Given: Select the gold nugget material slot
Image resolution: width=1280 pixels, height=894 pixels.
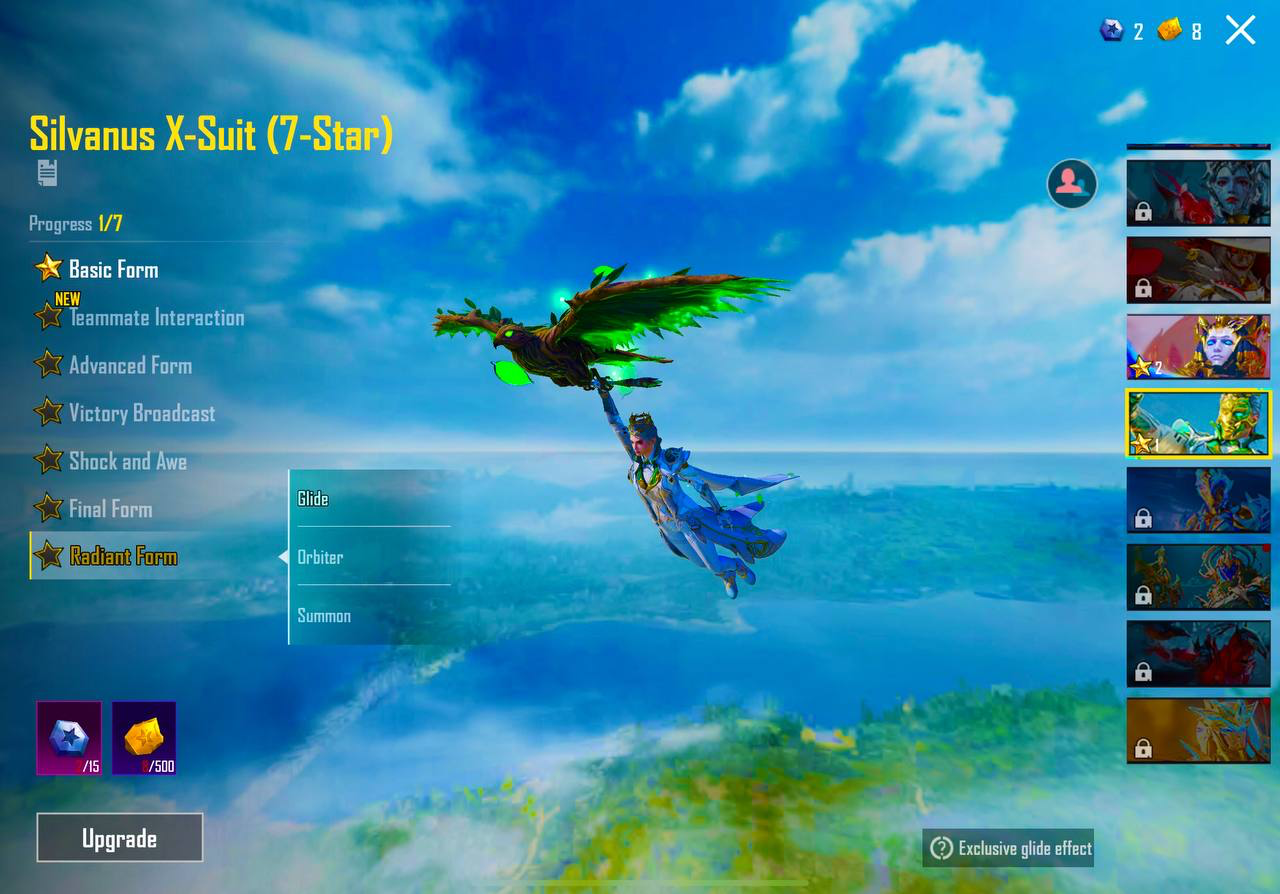Looking at the screenshot, I should coord(144,738).
